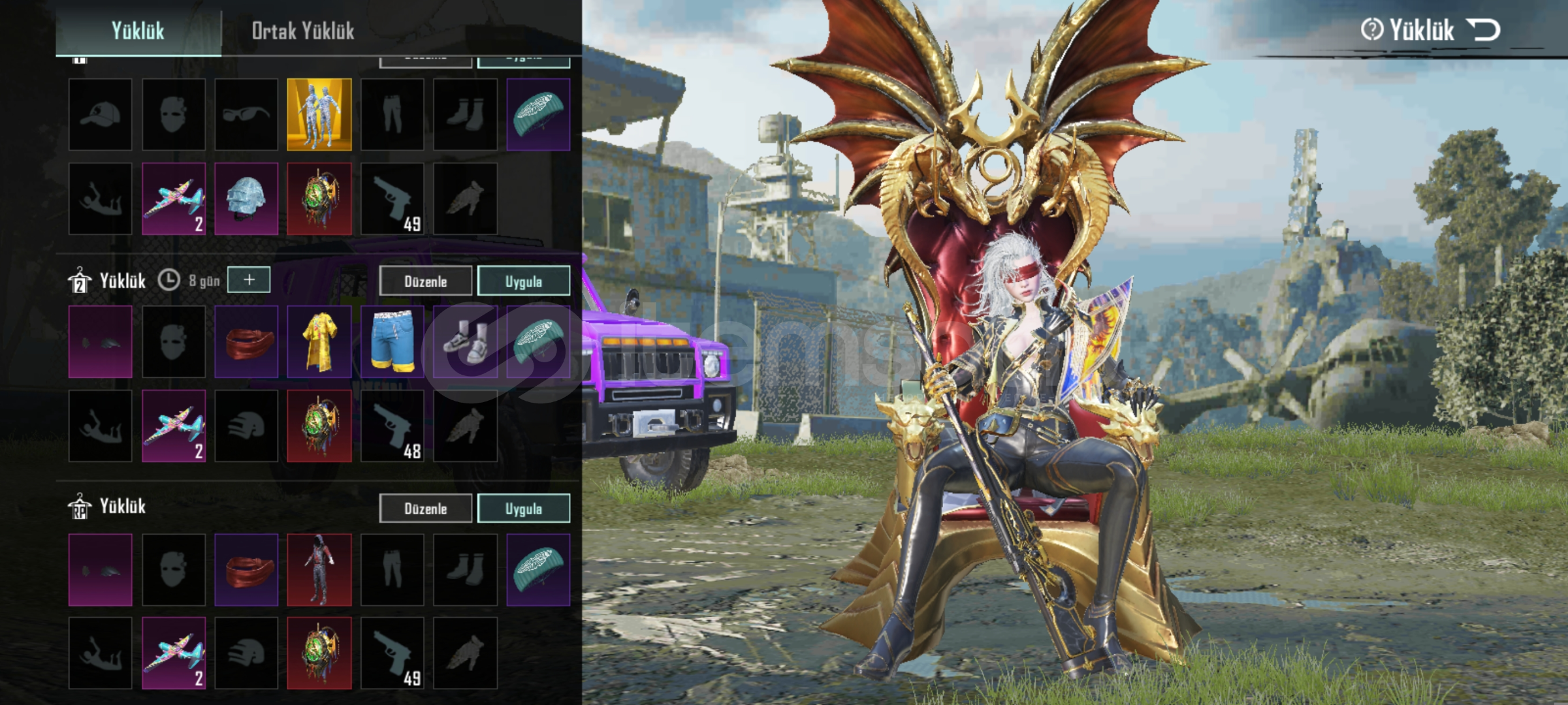Viewport: 1568px width, 705px height.
Task: Choose the ice helmet skin slot
Action: pyautogui.click(x=246, y=198)
